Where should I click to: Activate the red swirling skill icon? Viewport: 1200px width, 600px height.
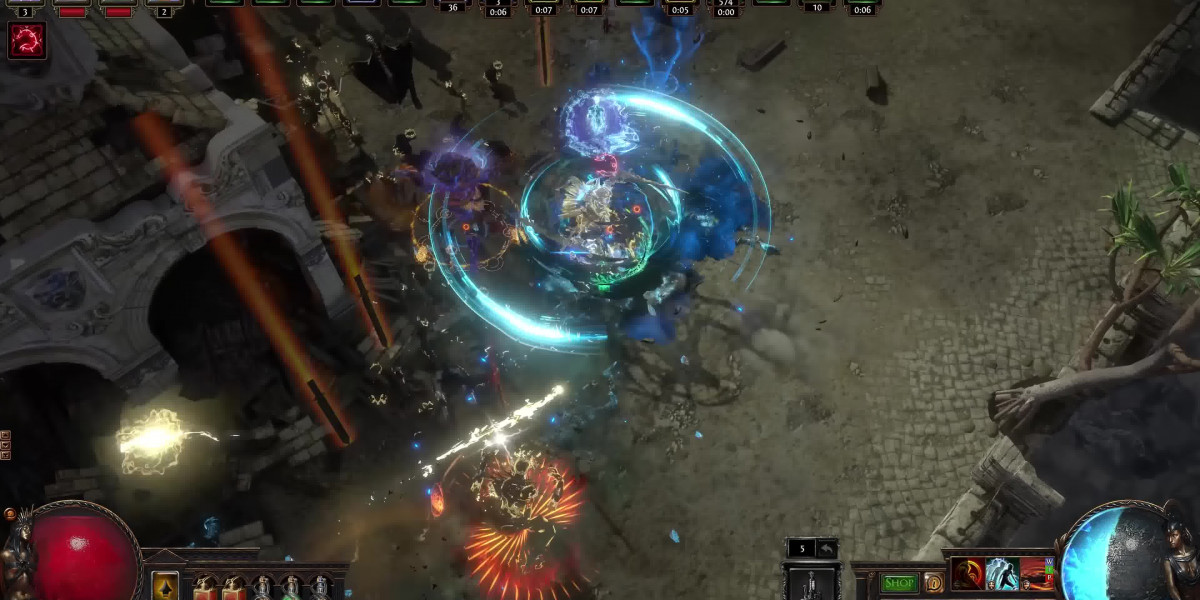(x=967, y=574)
